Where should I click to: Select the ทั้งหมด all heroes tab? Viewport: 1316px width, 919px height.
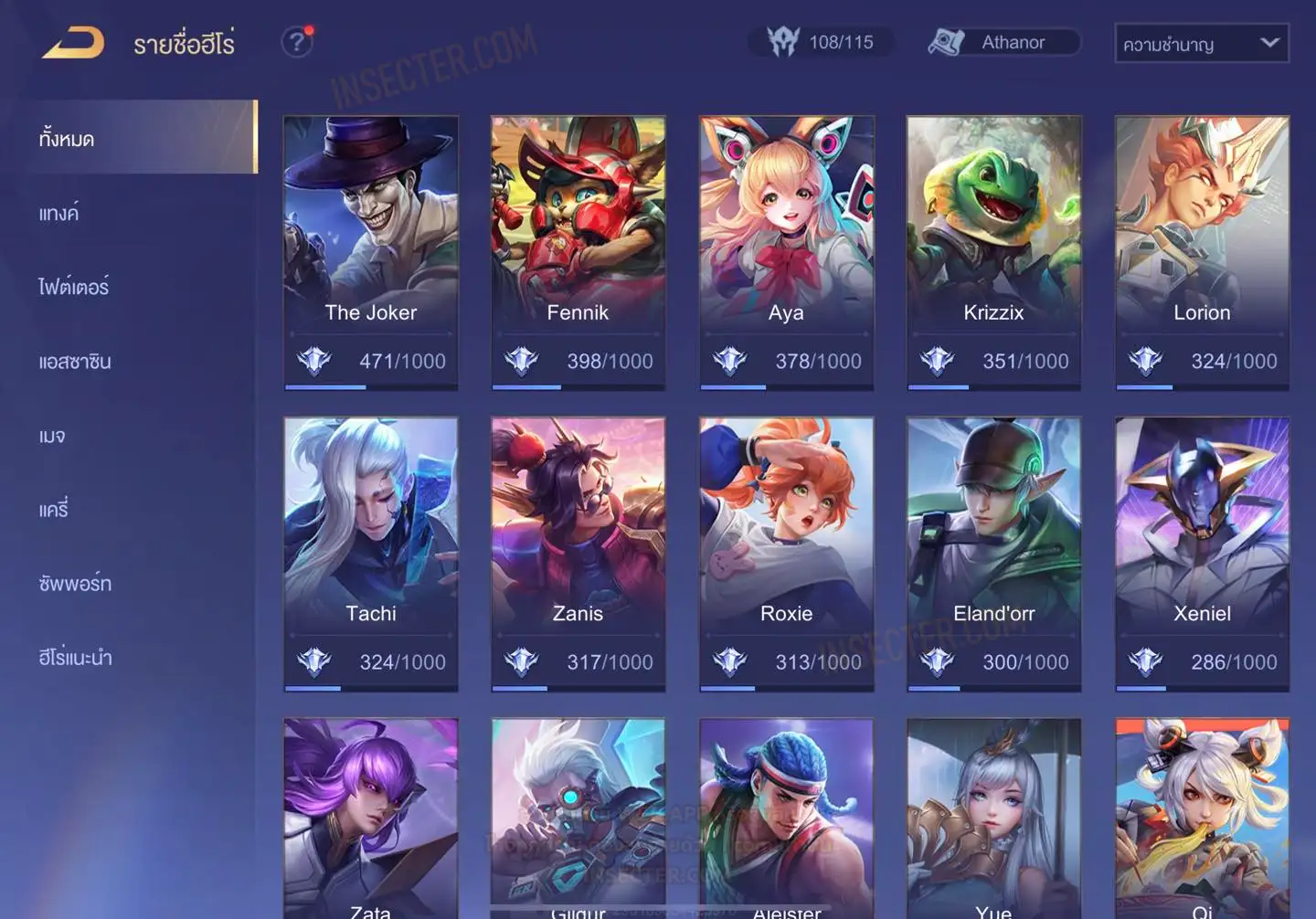67,139
